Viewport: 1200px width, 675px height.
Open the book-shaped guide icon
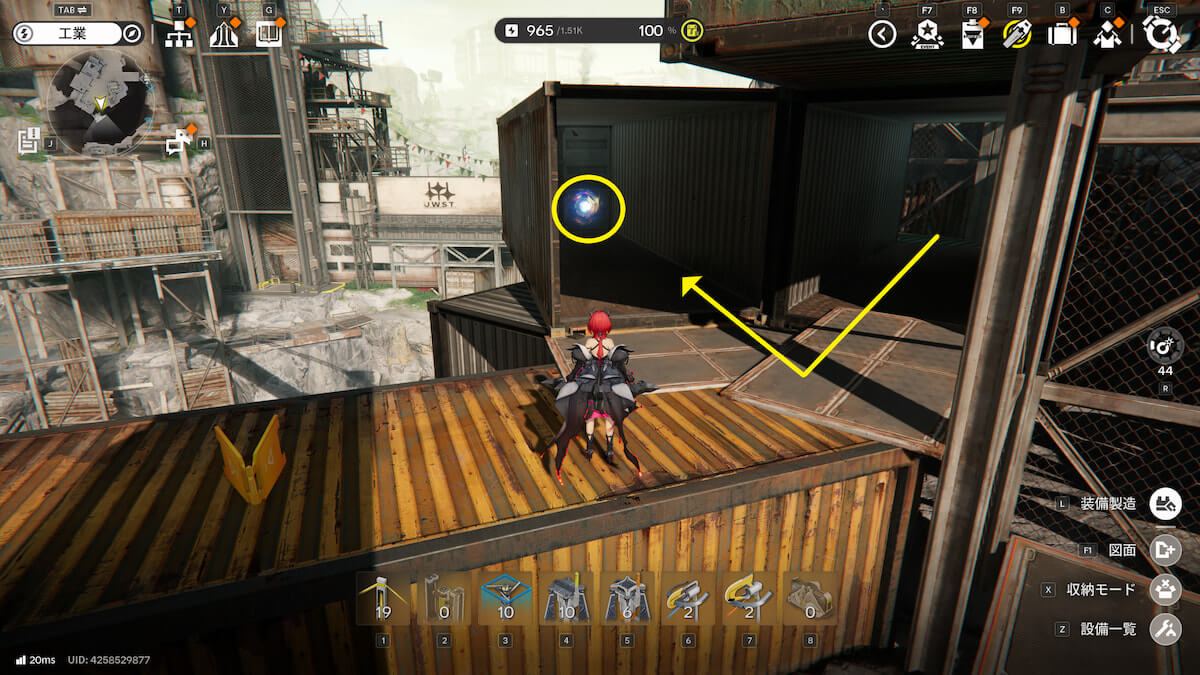(x=267, y=35)
